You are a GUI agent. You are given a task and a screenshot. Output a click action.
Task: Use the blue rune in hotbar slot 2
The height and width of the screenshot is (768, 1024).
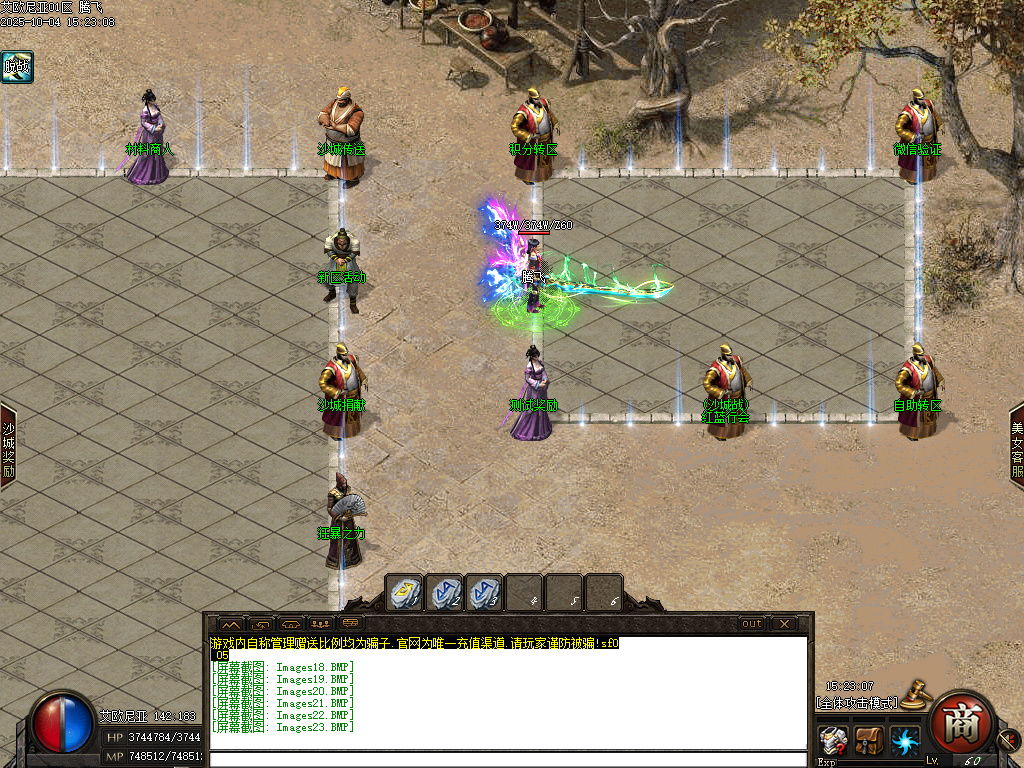tap(445, 592)
